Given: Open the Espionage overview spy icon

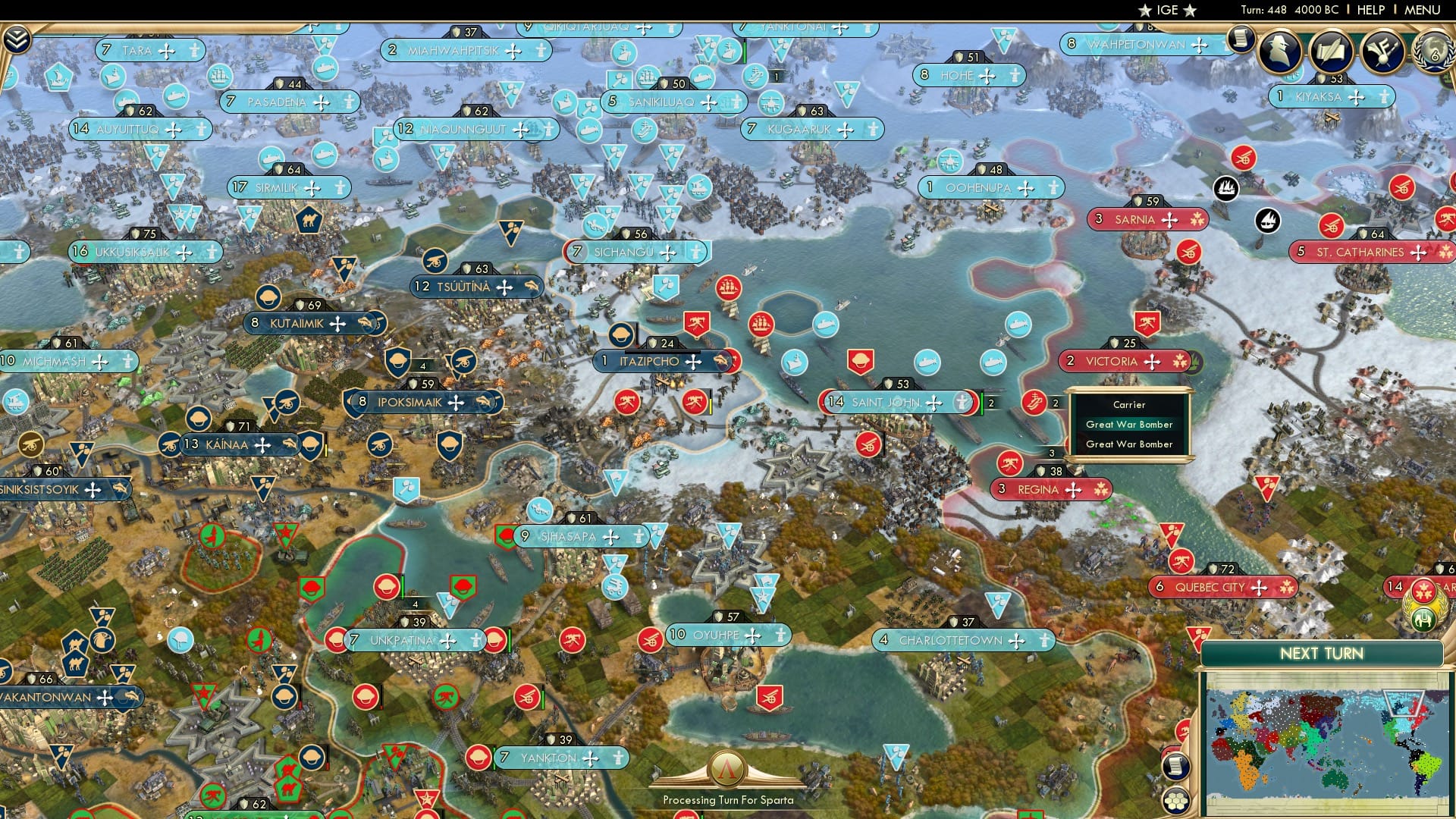Looking at the screenshot, I should point(1279,52).
